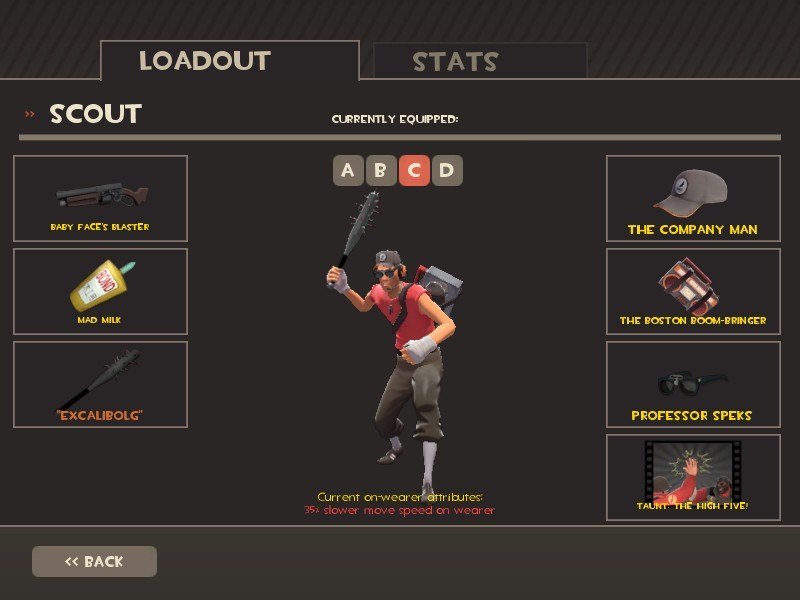Choose the Professor Speks slot
The width and height of the screenshot is (800, 600).
tap(692, 384)
